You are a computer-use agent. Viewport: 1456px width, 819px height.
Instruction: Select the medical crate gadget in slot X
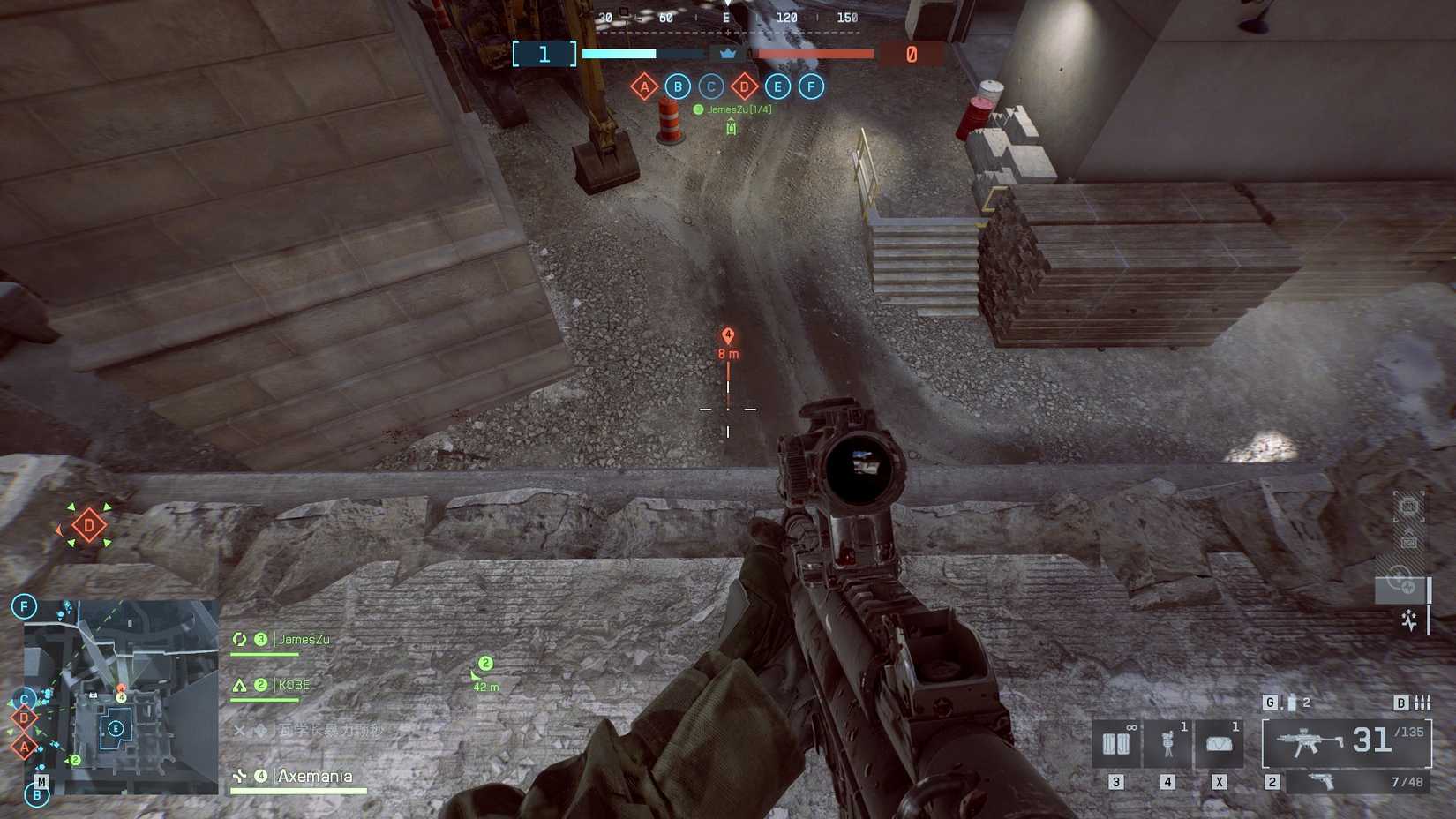[1220, 742]
